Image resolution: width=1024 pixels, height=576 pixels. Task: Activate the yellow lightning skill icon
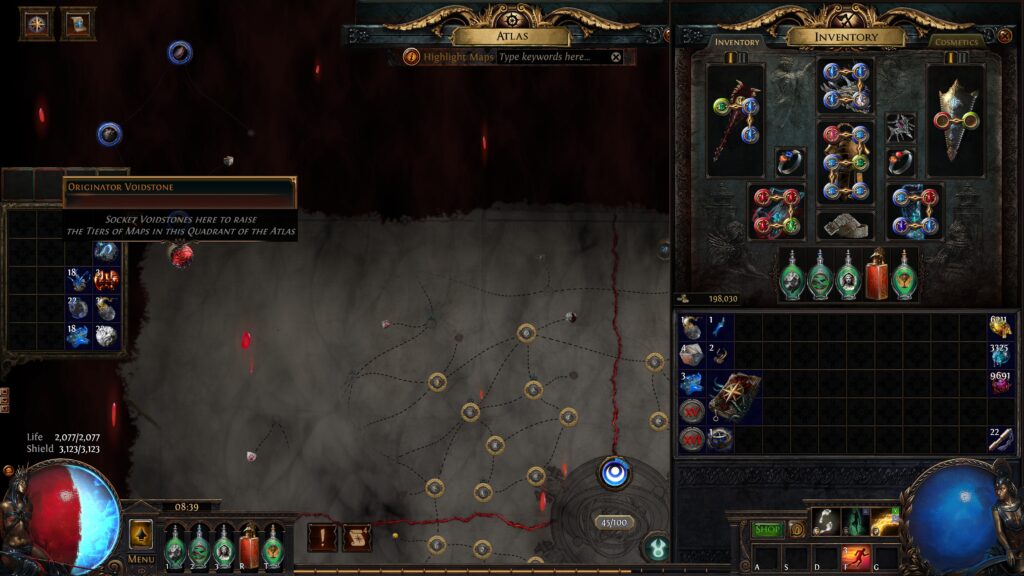pos(884,522)
